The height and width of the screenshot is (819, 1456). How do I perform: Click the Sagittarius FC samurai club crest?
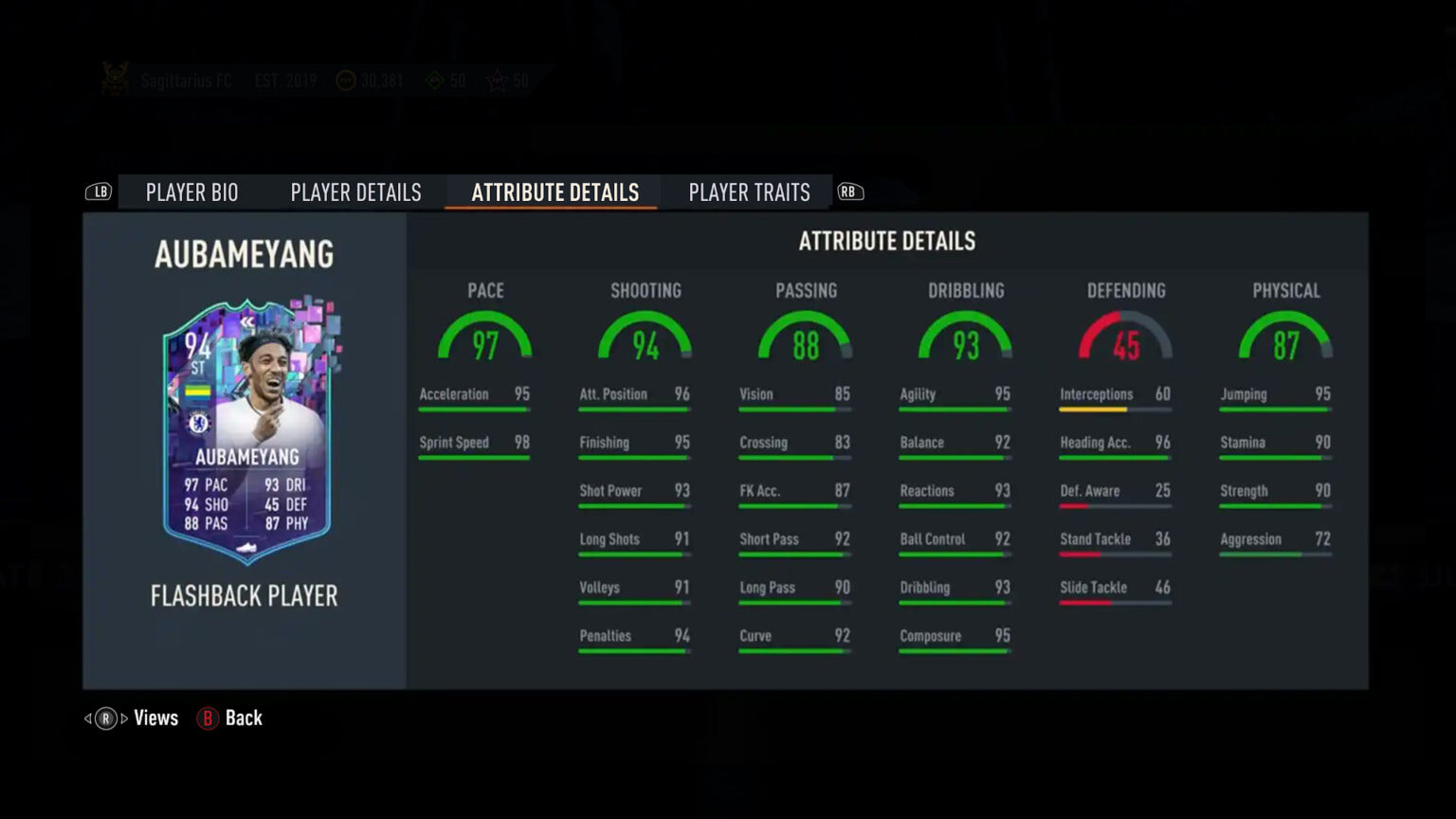point(114,81)
